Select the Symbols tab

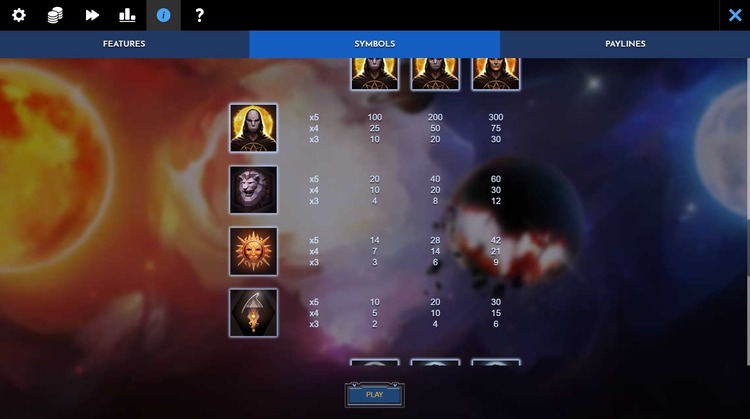click(x=375, y=44)
